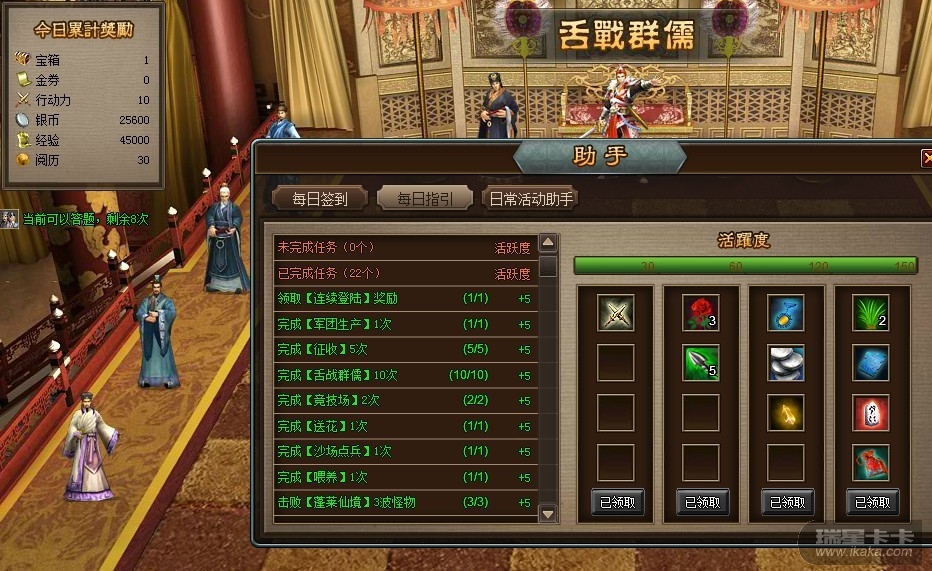Image resolution: width=932 pixels, height=571 pixels.
Task: Select the 送花 task row
Action: (404, 427)
